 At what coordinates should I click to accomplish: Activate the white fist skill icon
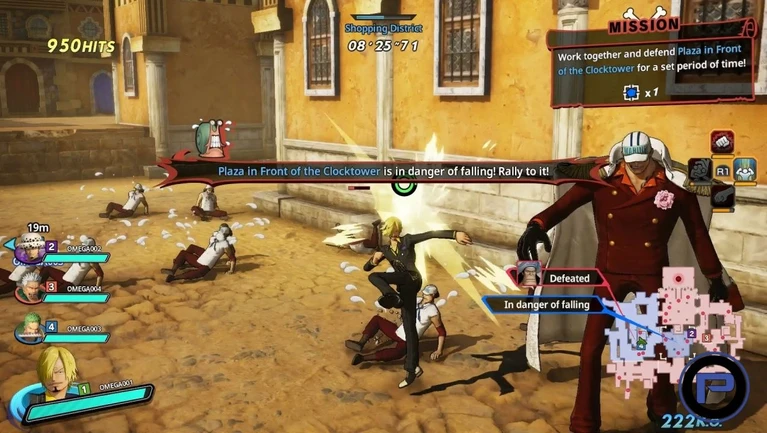(722, 141)
